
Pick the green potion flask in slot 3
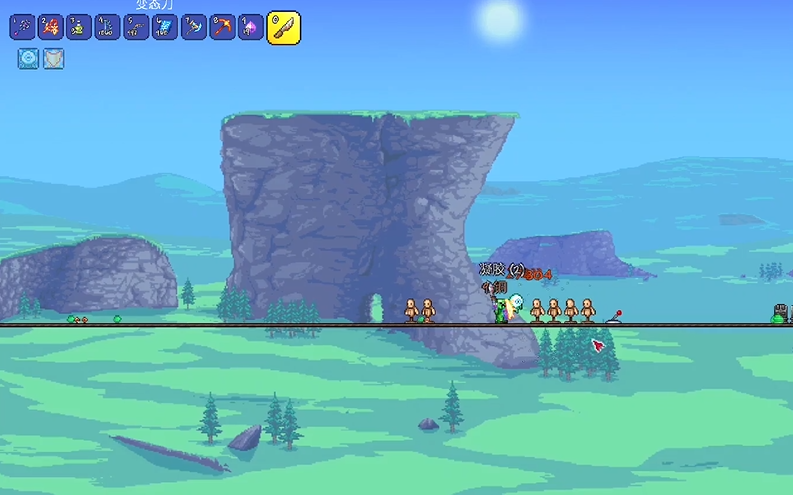coord(79,27)
